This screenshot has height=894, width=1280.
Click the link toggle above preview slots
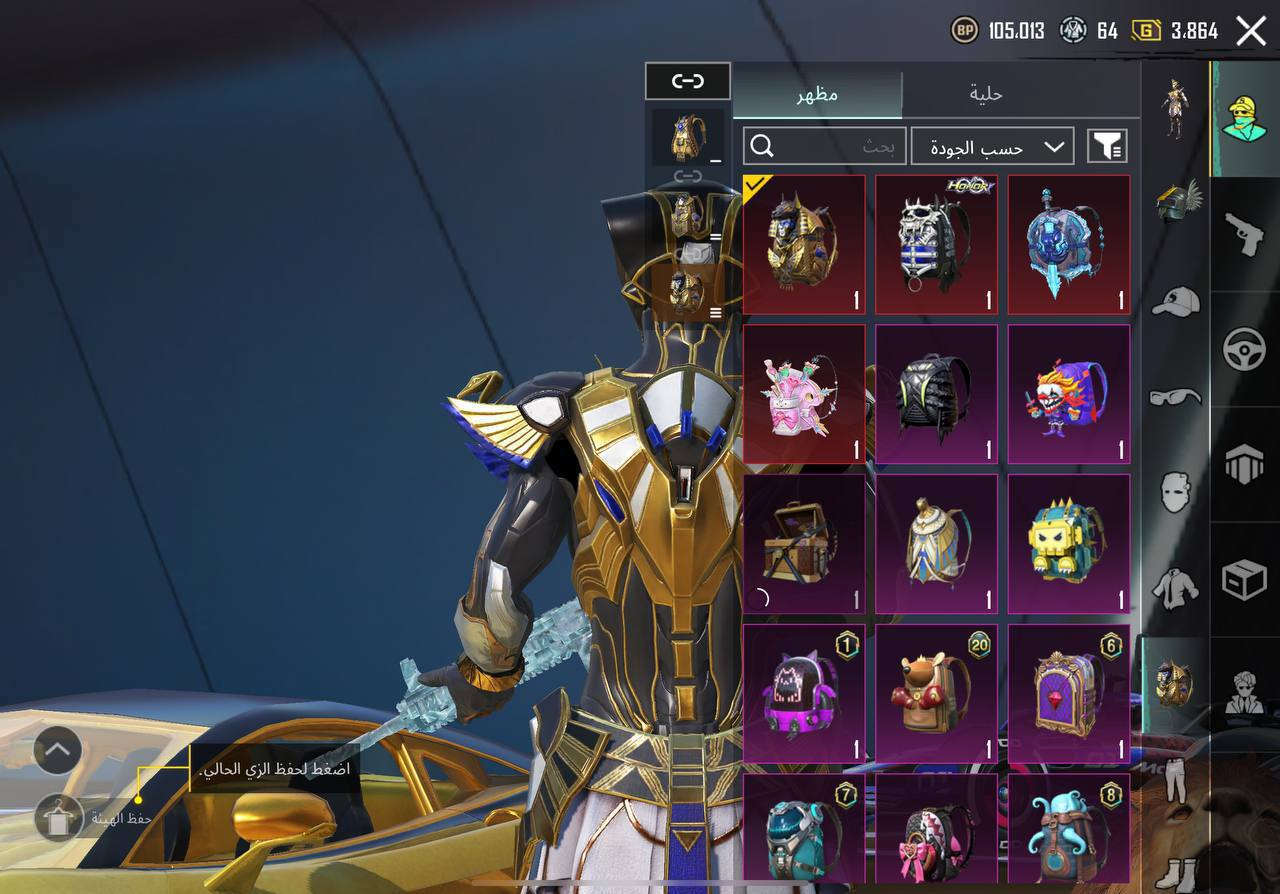(x=688, y=81)
